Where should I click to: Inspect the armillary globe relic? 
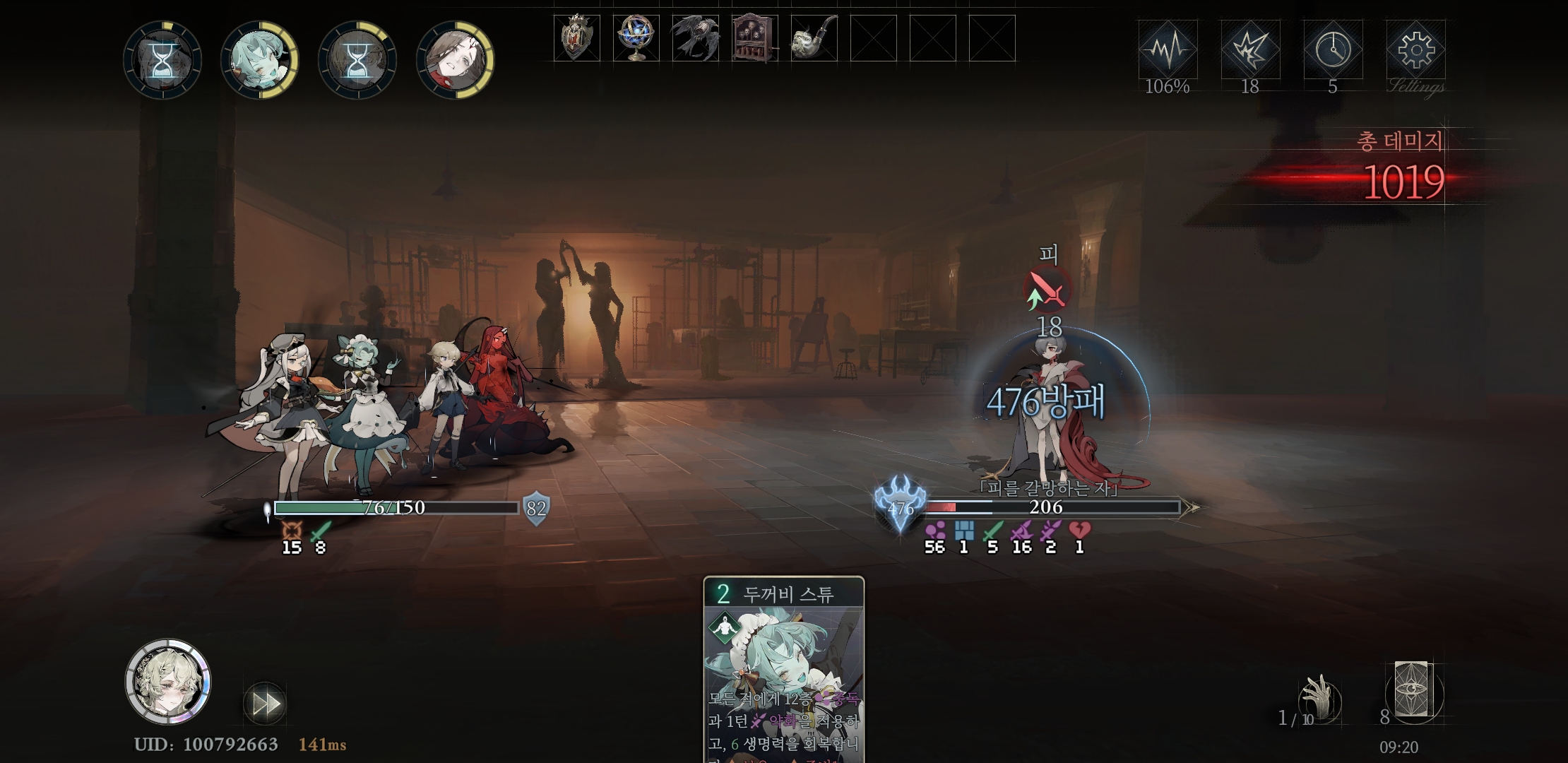coord(636,38)
